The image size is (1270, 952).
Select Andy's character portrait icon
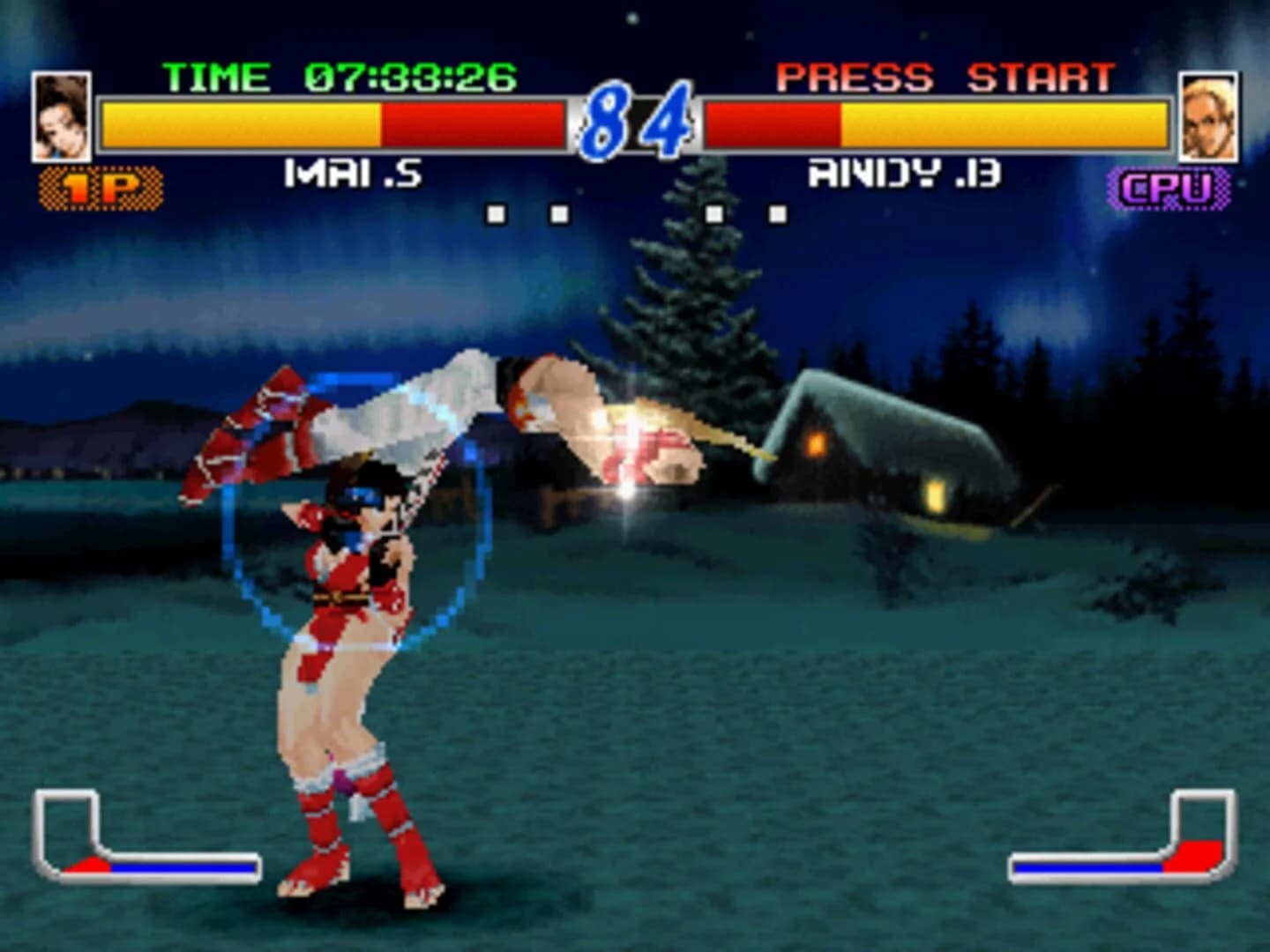point(1211,117)
